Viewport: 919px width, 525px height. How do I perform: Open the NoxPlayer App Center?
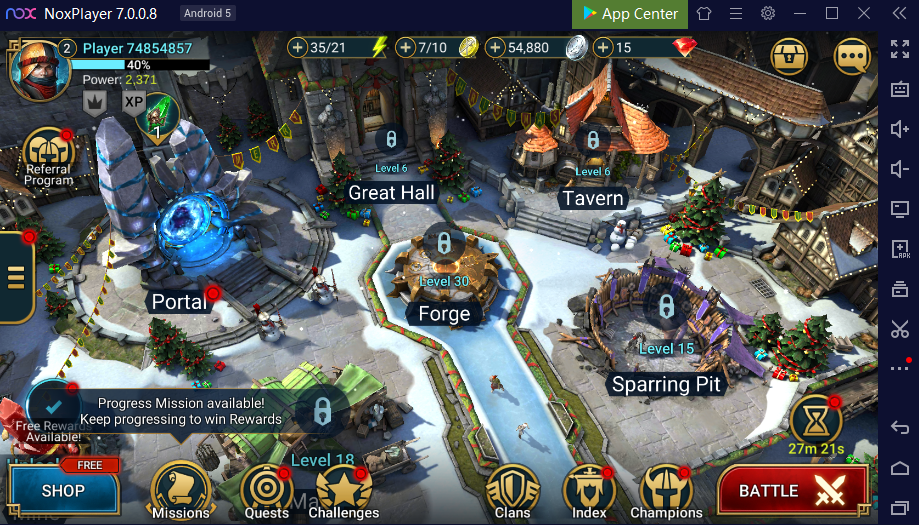click(629, 14)
